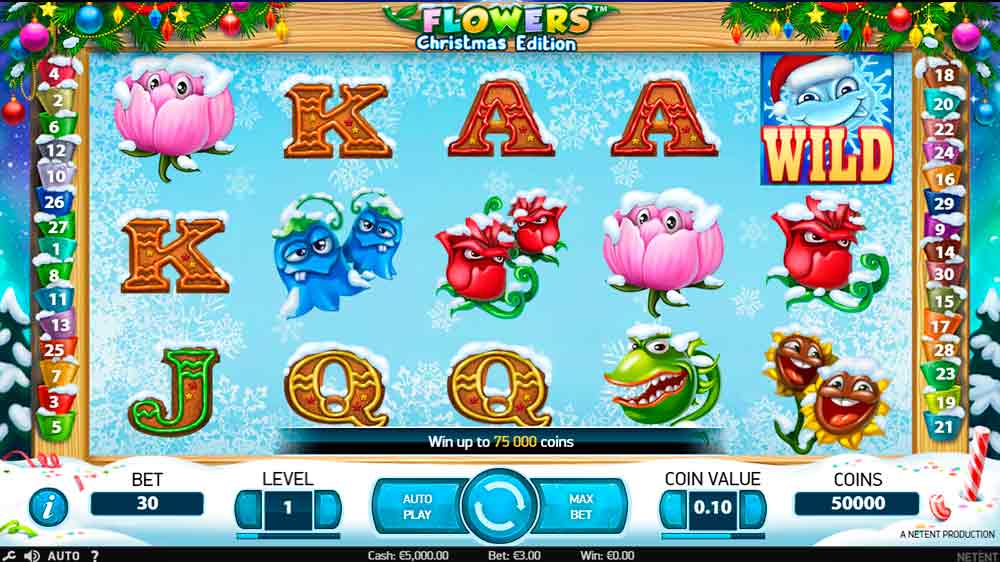Open the AUTO option in bottom bar

point(64,555)
